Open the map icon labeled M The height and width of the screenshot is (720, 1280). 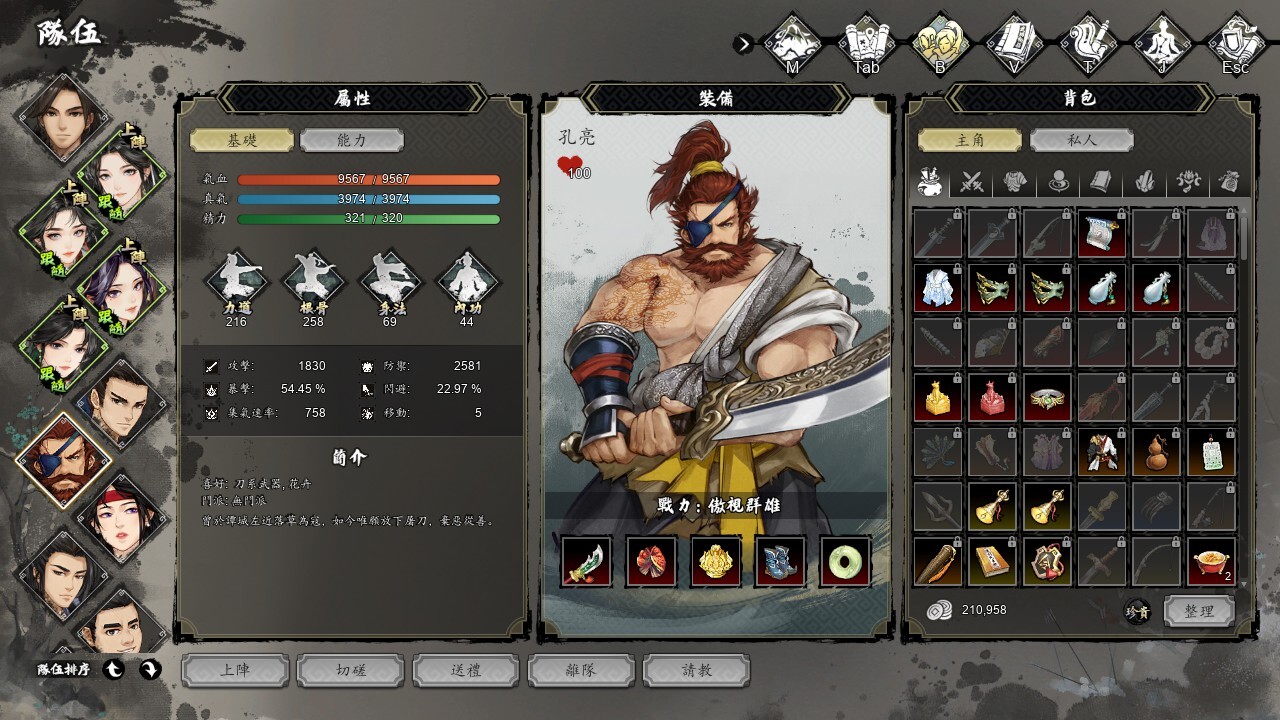coord(793,43)
